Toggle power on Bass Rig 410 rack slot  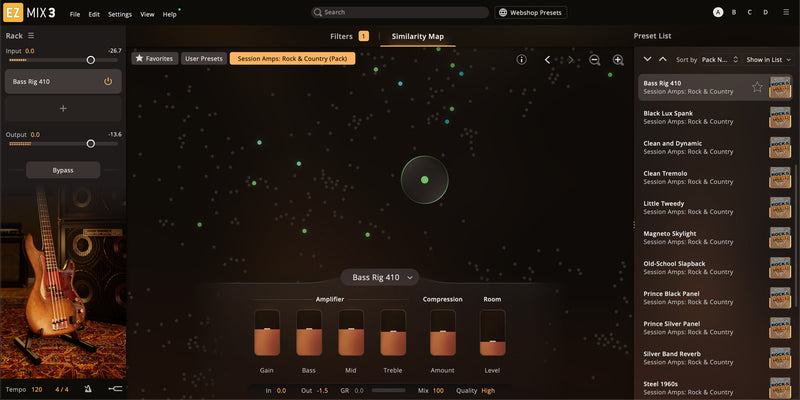108,81
